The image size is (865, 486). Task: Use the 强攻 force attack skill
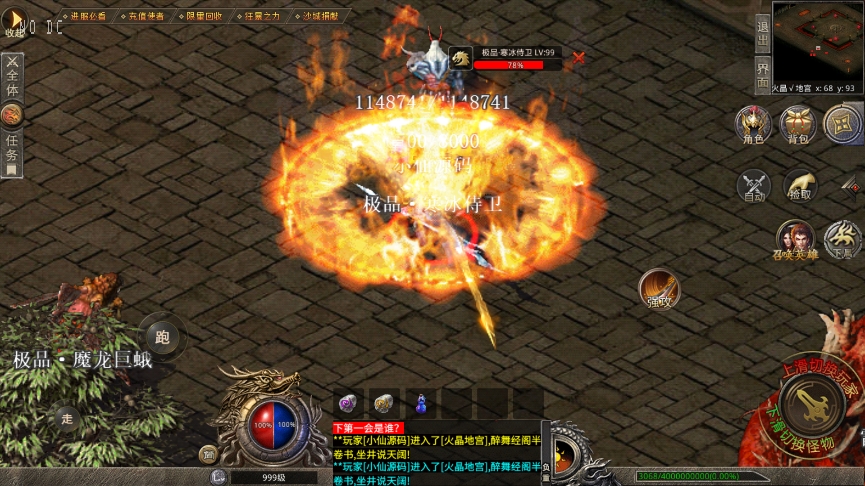pos(658,288)
